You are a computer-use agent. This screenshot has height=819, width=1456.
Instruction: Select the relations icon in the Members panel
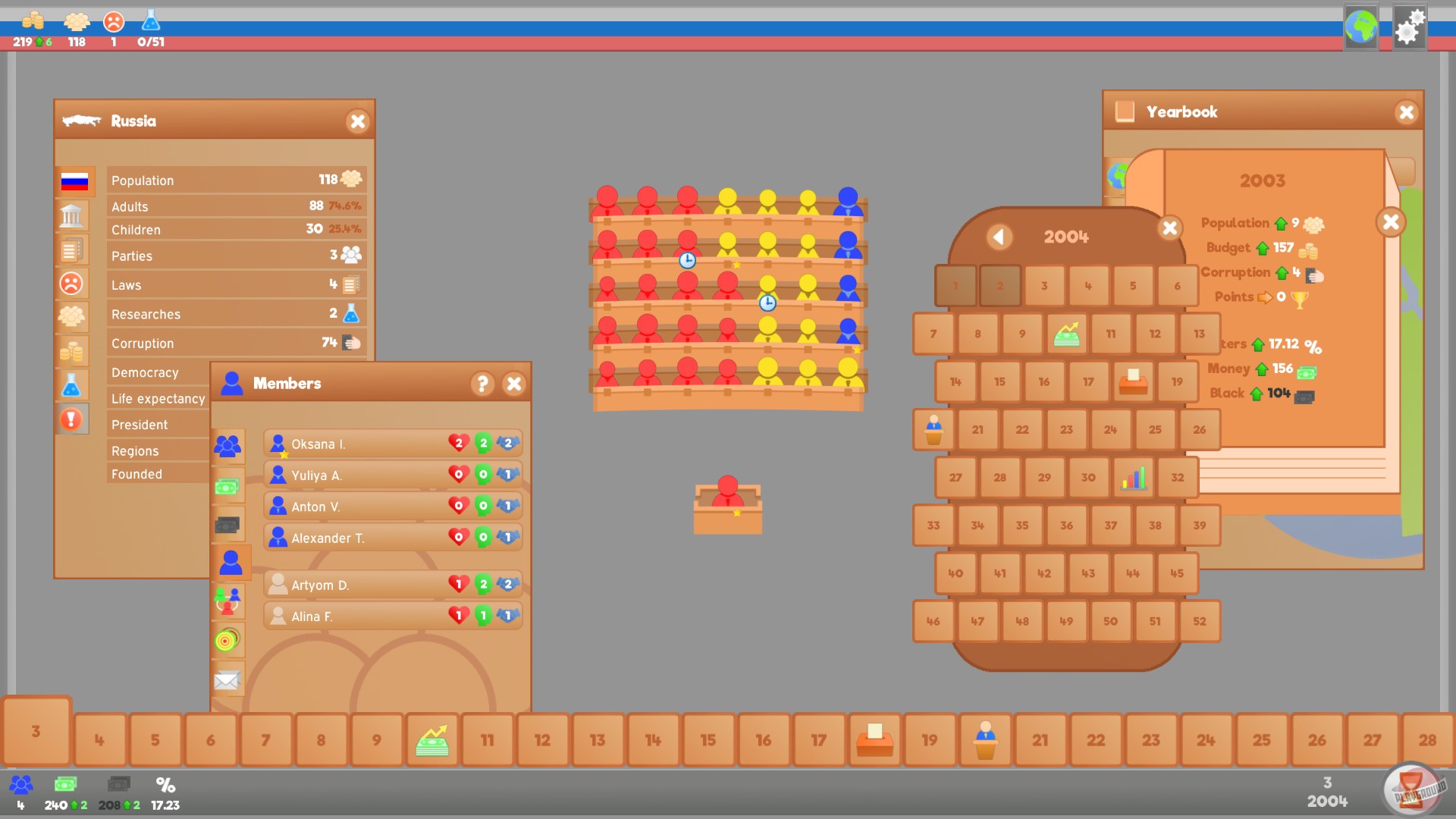[228, 601]
